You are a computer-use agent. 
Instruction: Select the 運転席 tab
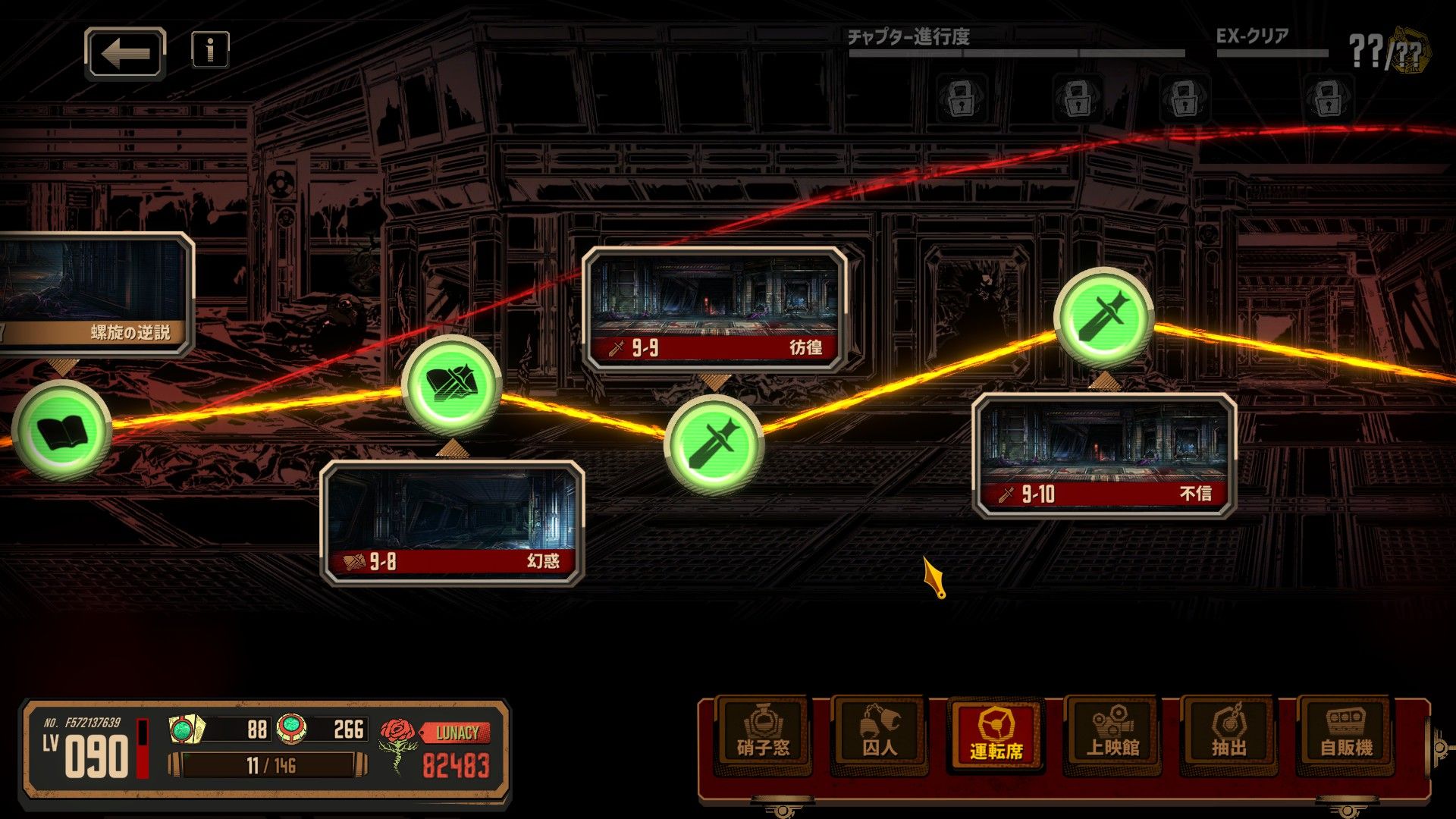tap(996, 733)
